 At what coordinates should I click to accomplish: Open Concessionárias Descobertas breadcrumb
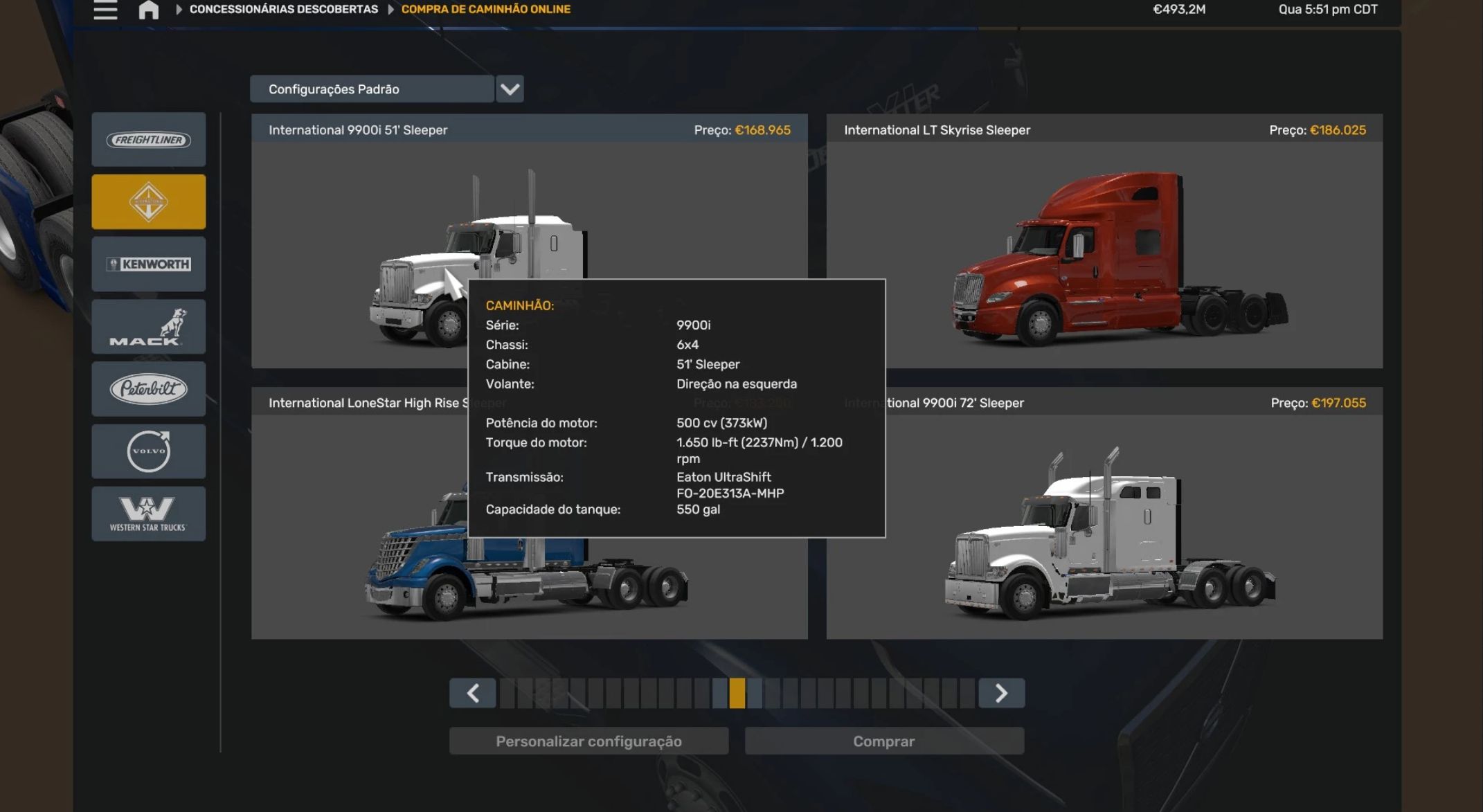(283, 10)
